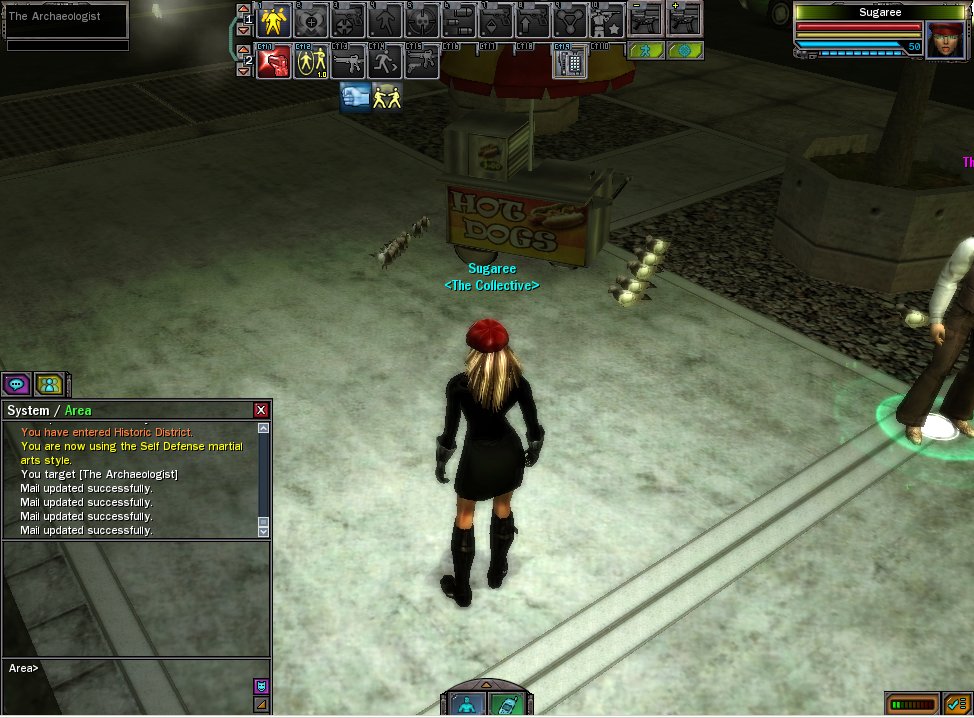Select The Archaeologist target frame

pos(67,18)
